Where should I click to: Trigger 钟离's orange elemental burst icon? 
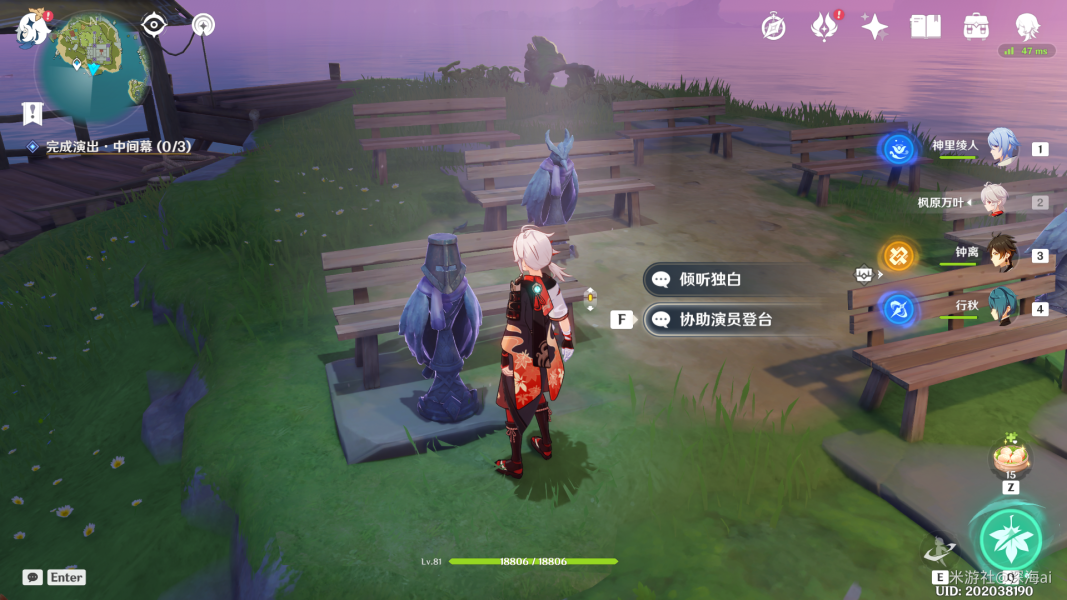click(x=899, y=256)
